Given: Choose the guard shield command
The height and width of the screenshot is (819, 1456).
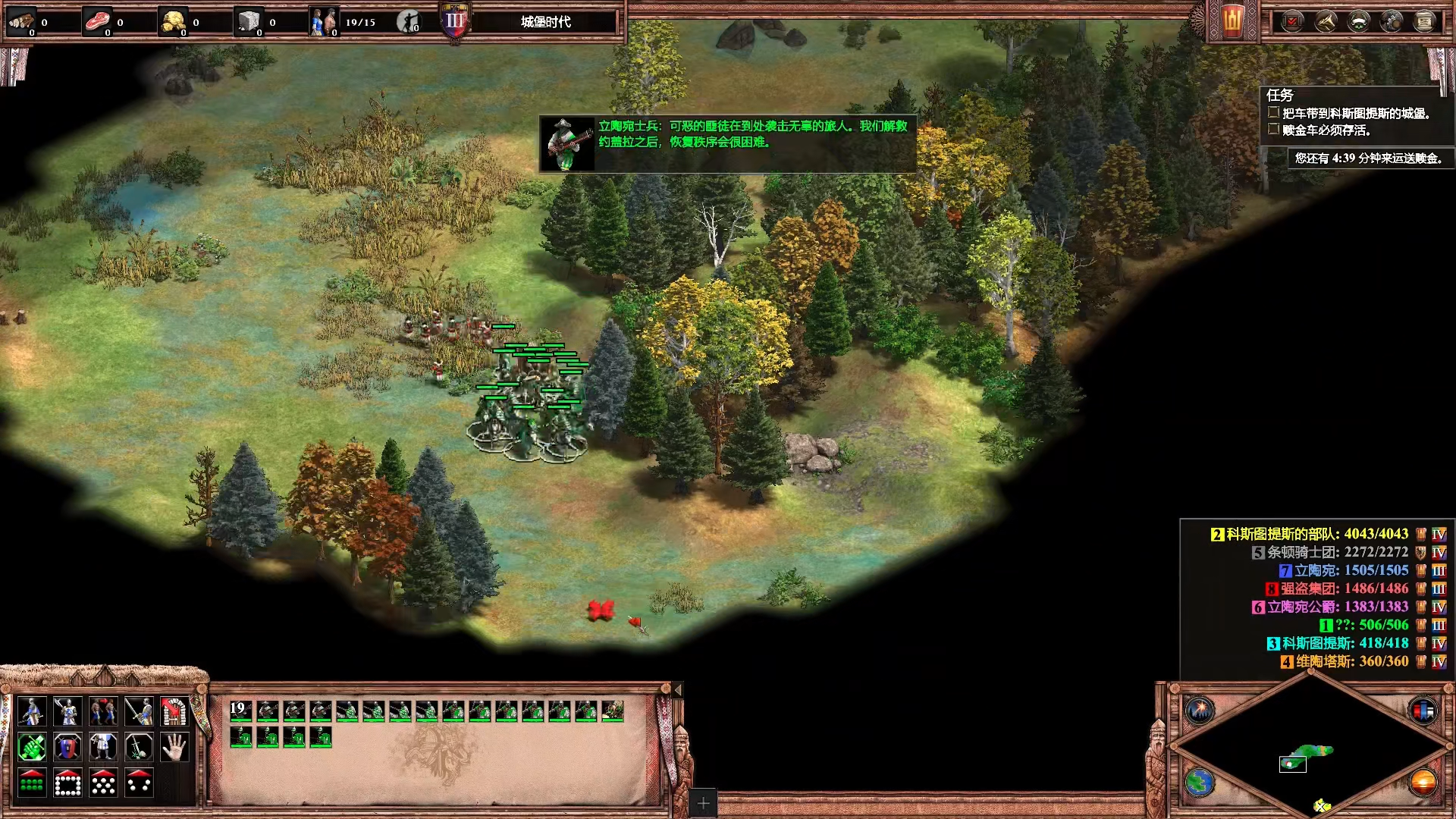Looking at the screenshot, I should pos(67,748).
